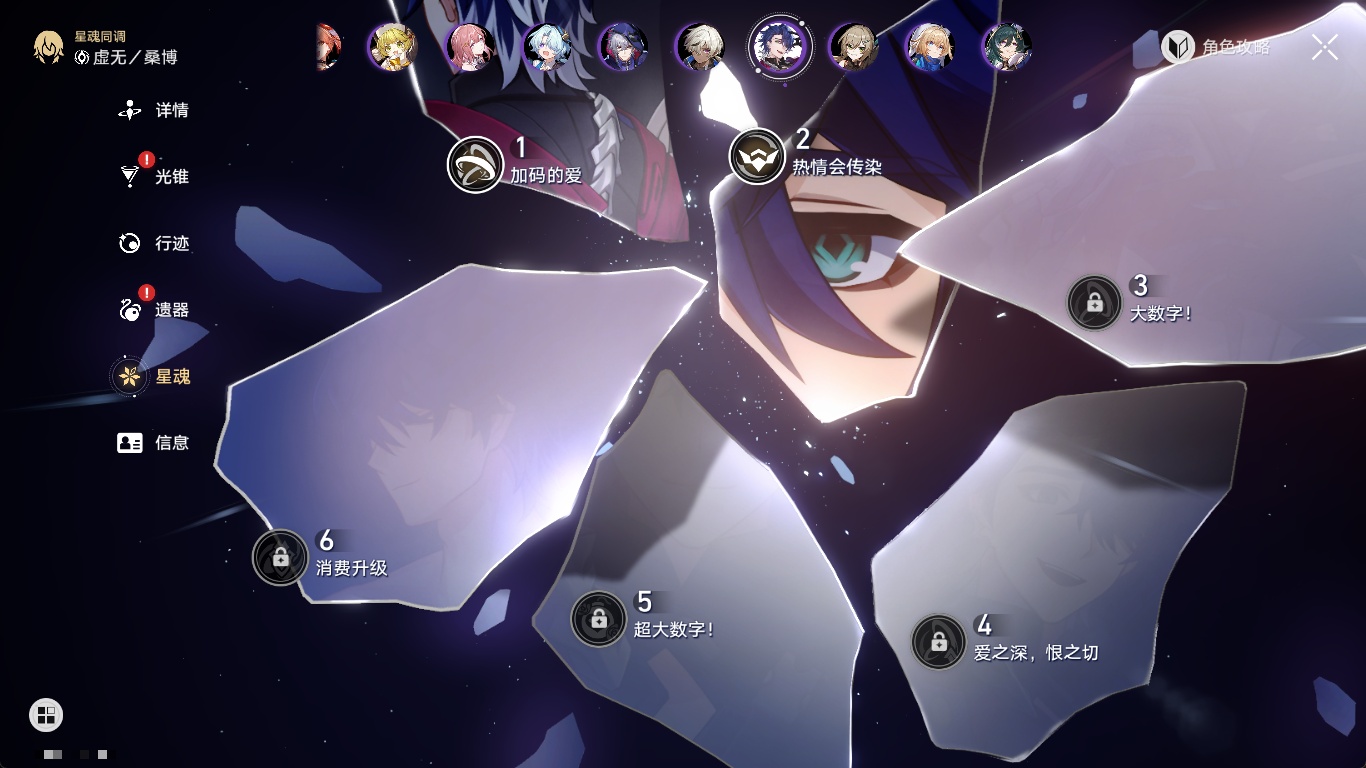
Task: Open locked eidolon 4 爱之深,恨之切
Action: (938, 642)
